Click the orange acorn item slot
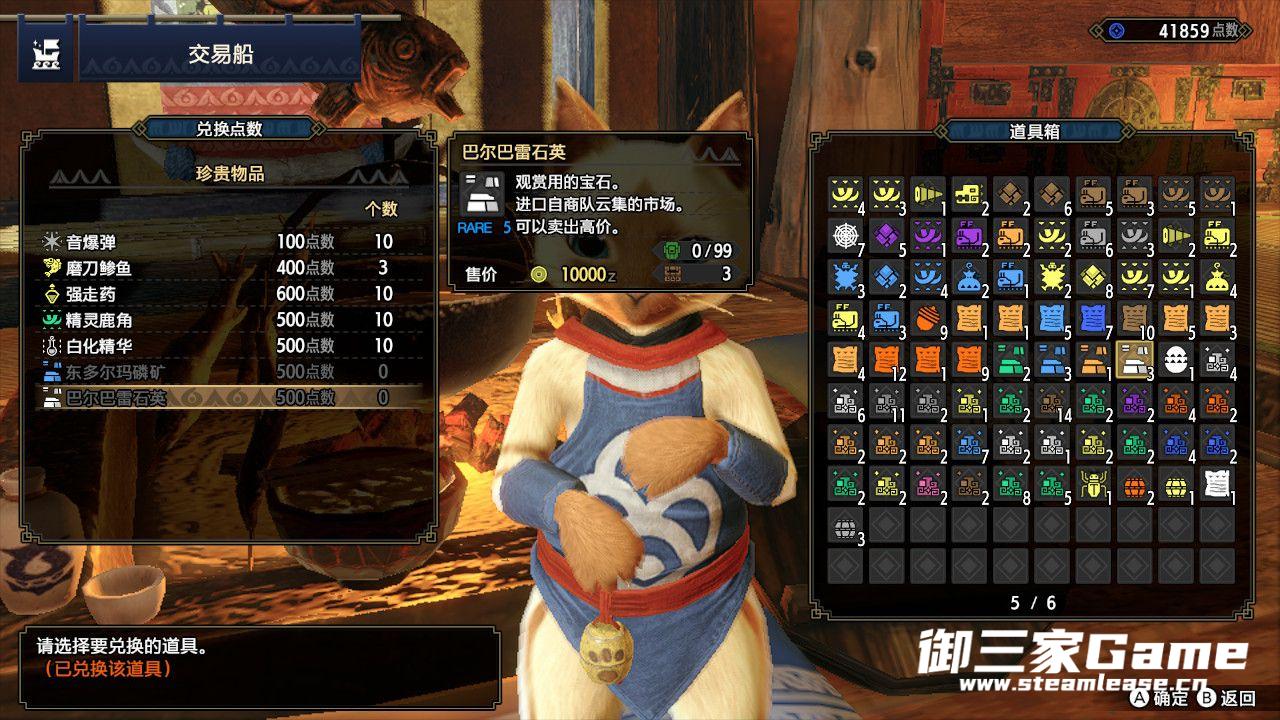The image size is (1280, 720). click(x=929, y=319)
